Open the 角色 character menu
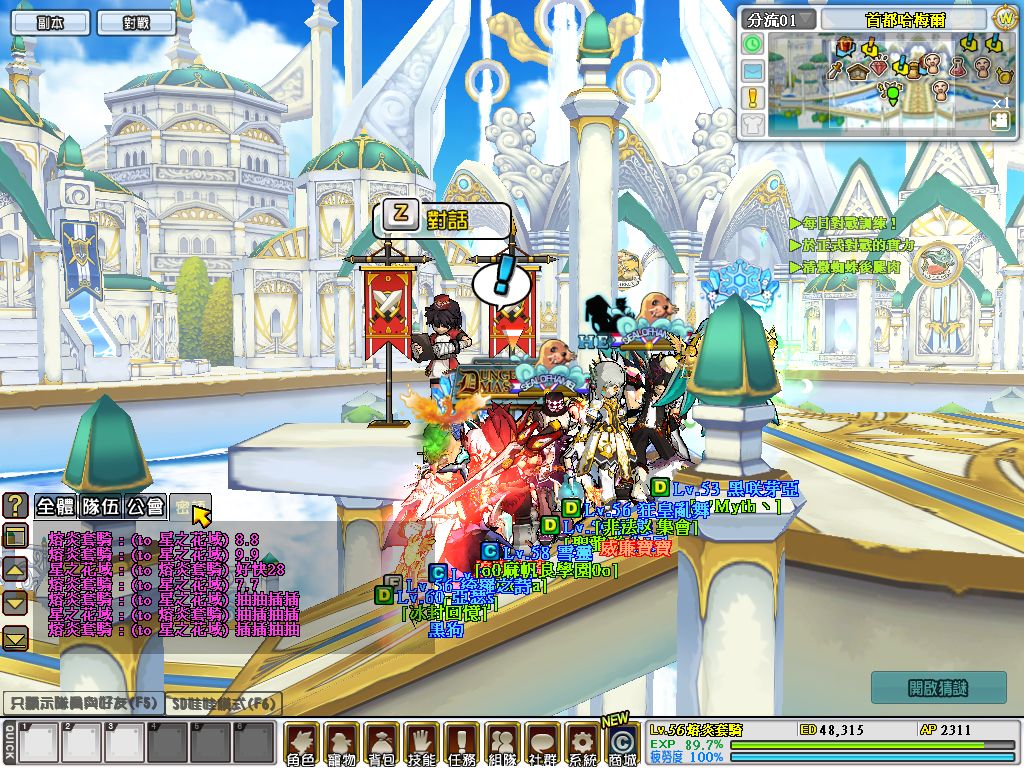 pyautogui.click(x=301, y=743)
